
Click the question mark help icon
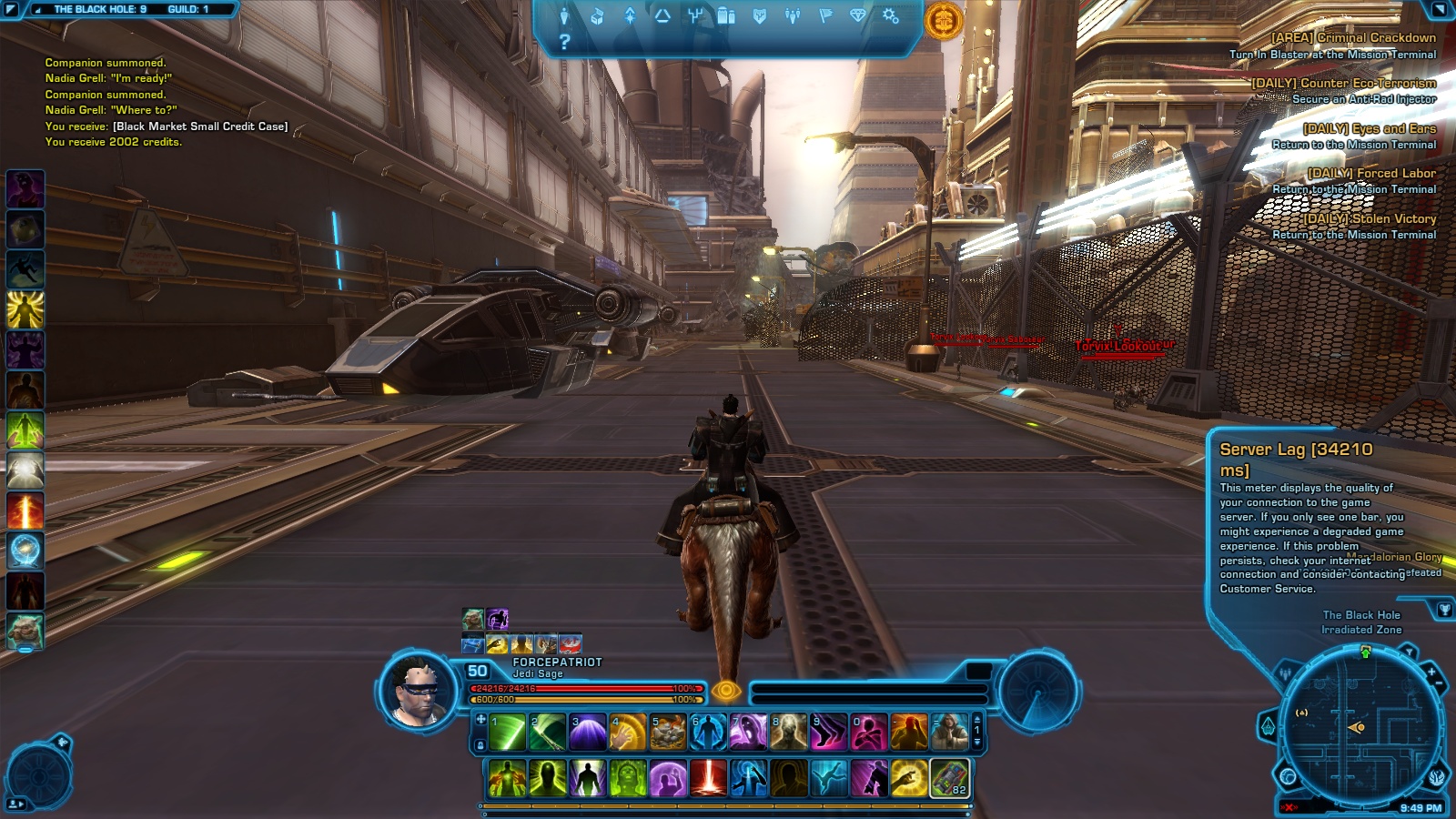tap(564, 42)
